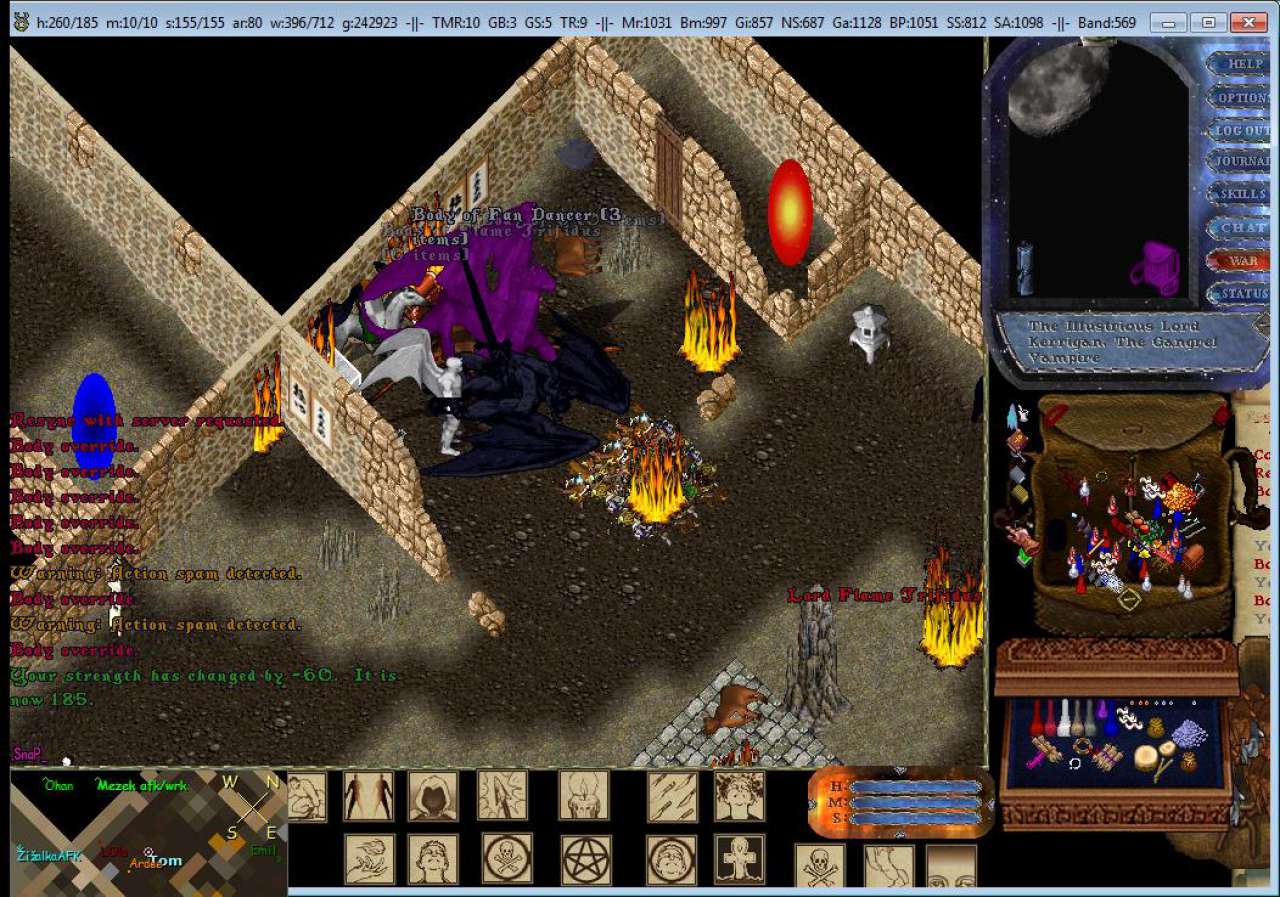Screen dimensions: 1280x897
Task: Cast the pentagram spell icon
Action: (x=586, y=859)
